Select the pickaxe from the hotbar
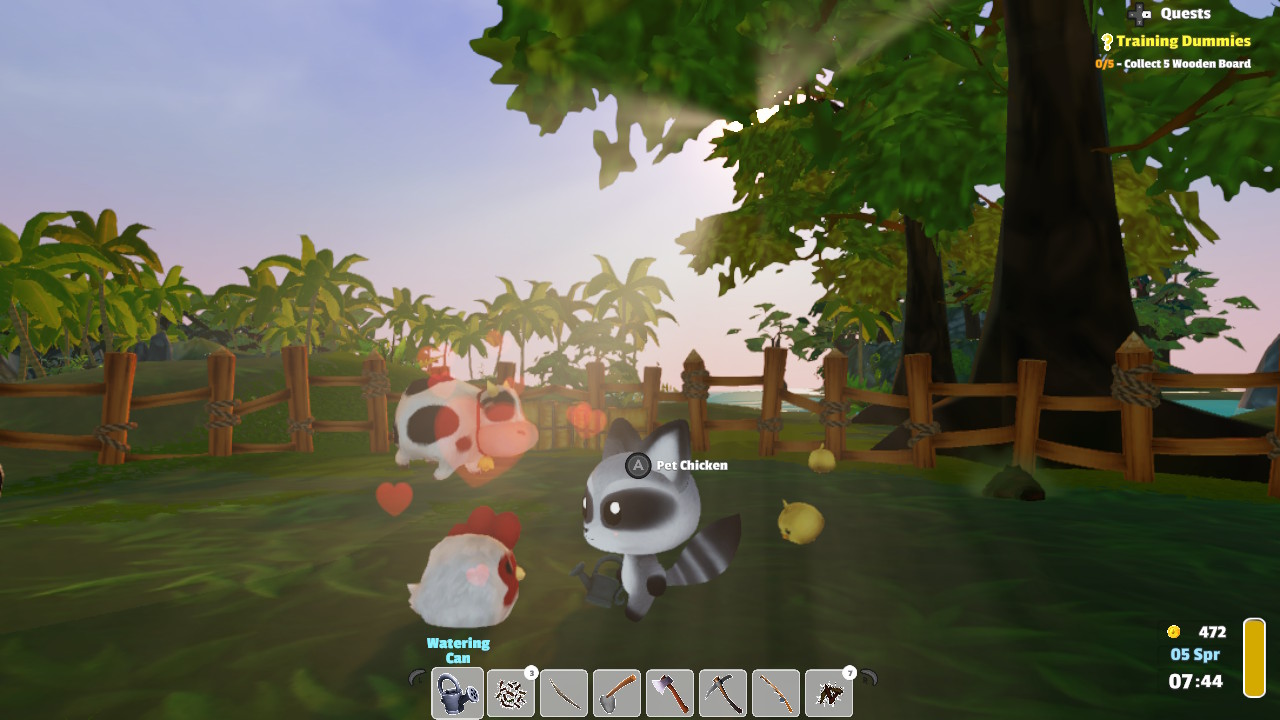This screenshot has height=720, width=1280. [721, 692]
